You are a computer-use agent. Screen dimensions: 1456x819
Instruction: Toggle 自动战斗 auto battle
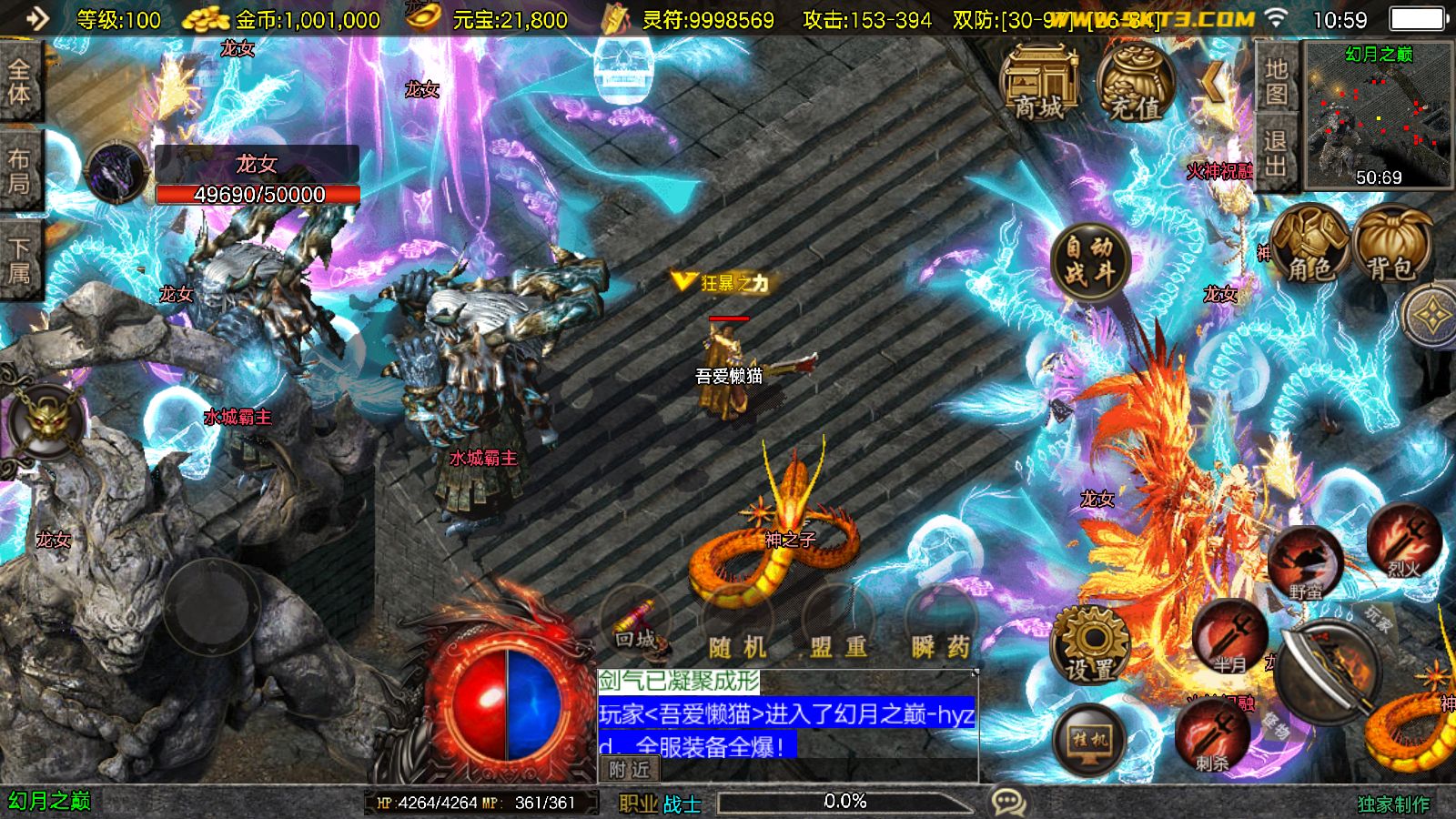1090,258
